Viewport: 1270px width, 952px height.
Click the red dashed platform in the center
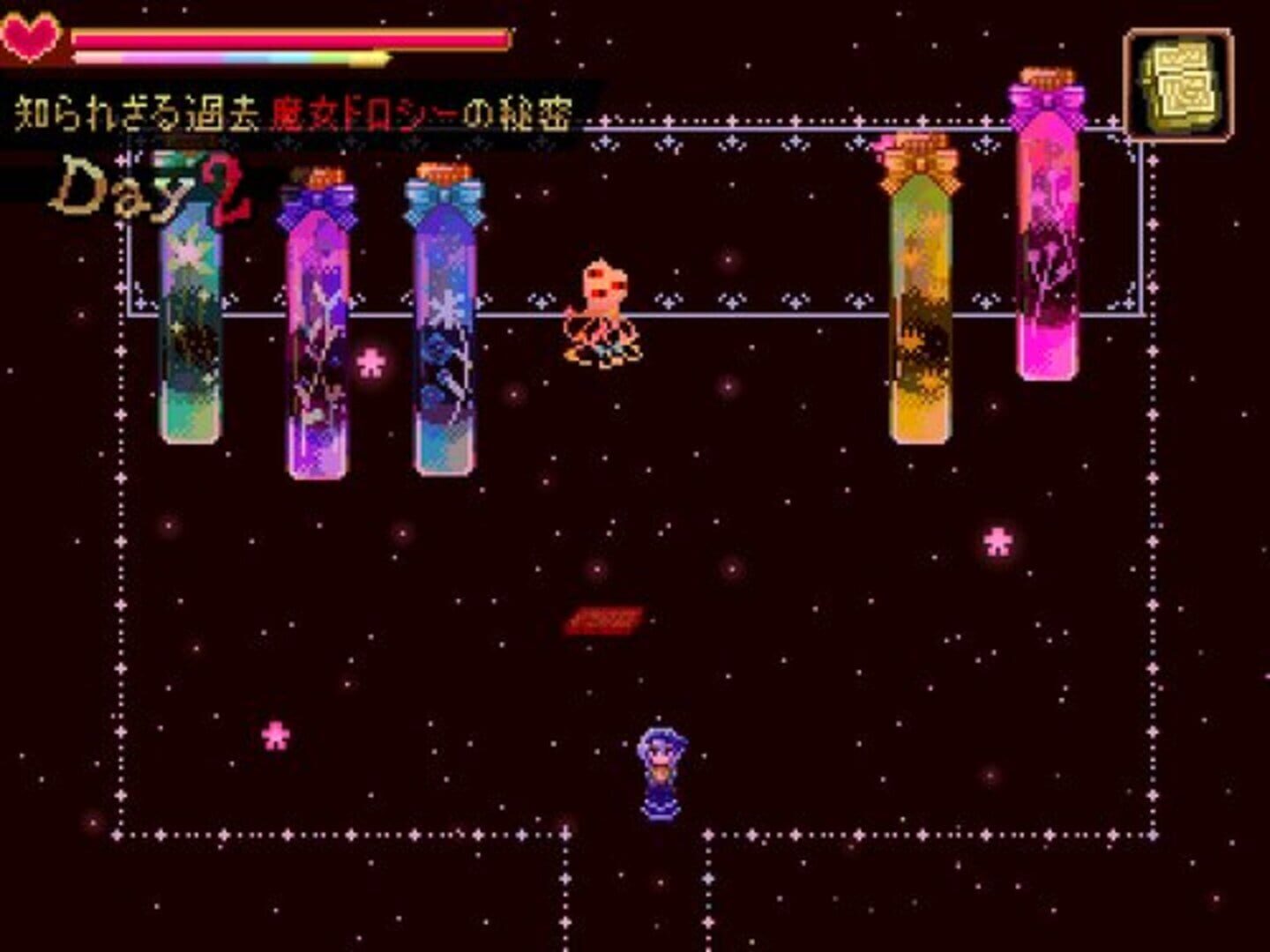point(606,620)
